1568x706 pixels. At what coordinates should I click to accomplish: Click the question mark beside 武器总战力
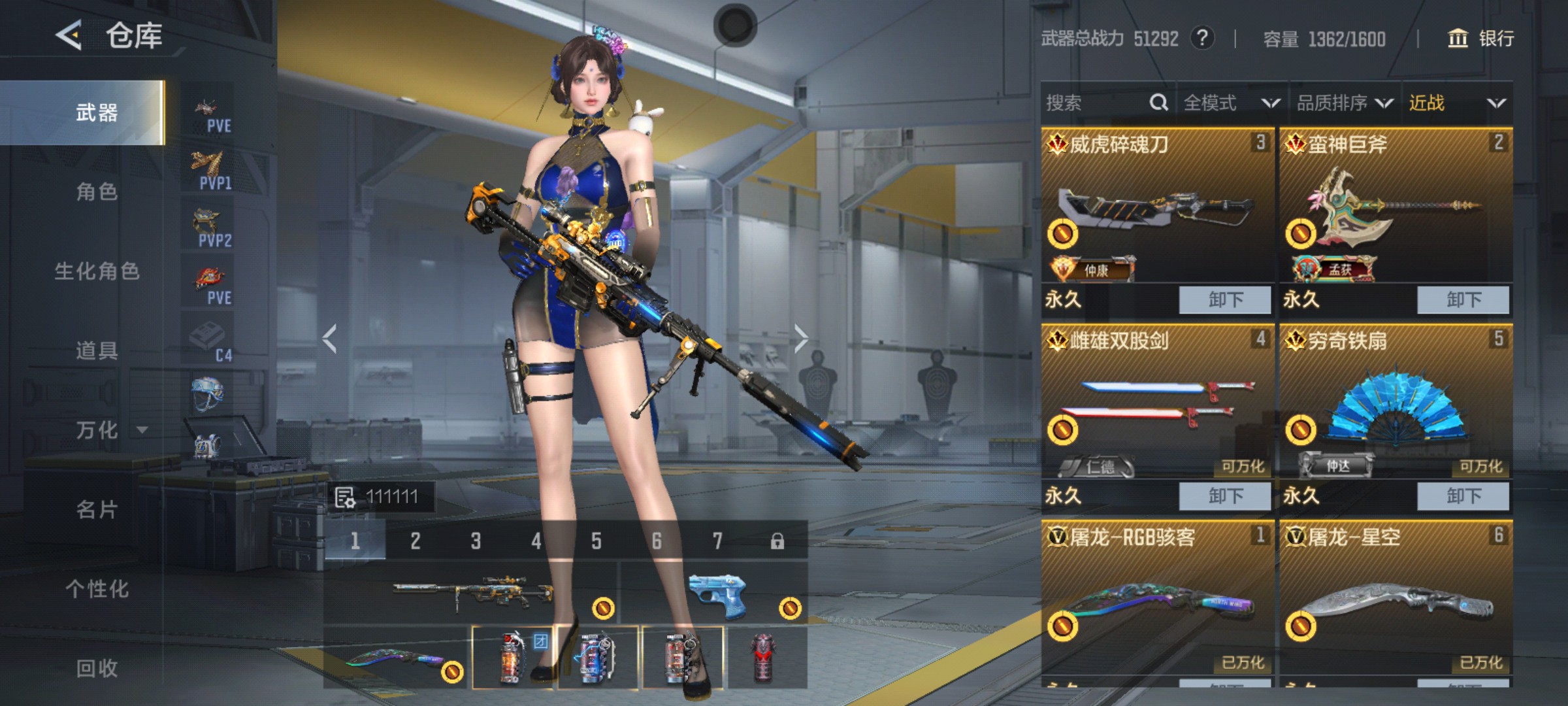1202,39
